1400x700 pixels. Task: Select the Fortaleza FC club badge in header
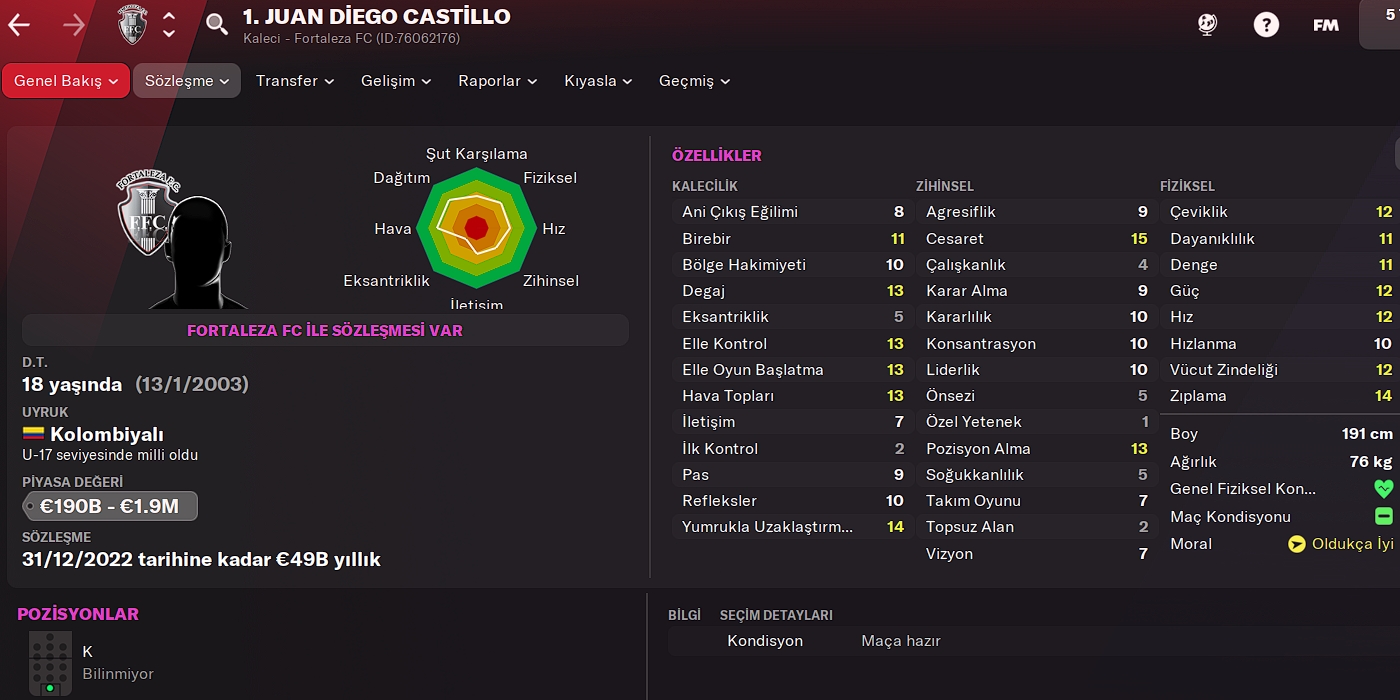tap(133, 25)
